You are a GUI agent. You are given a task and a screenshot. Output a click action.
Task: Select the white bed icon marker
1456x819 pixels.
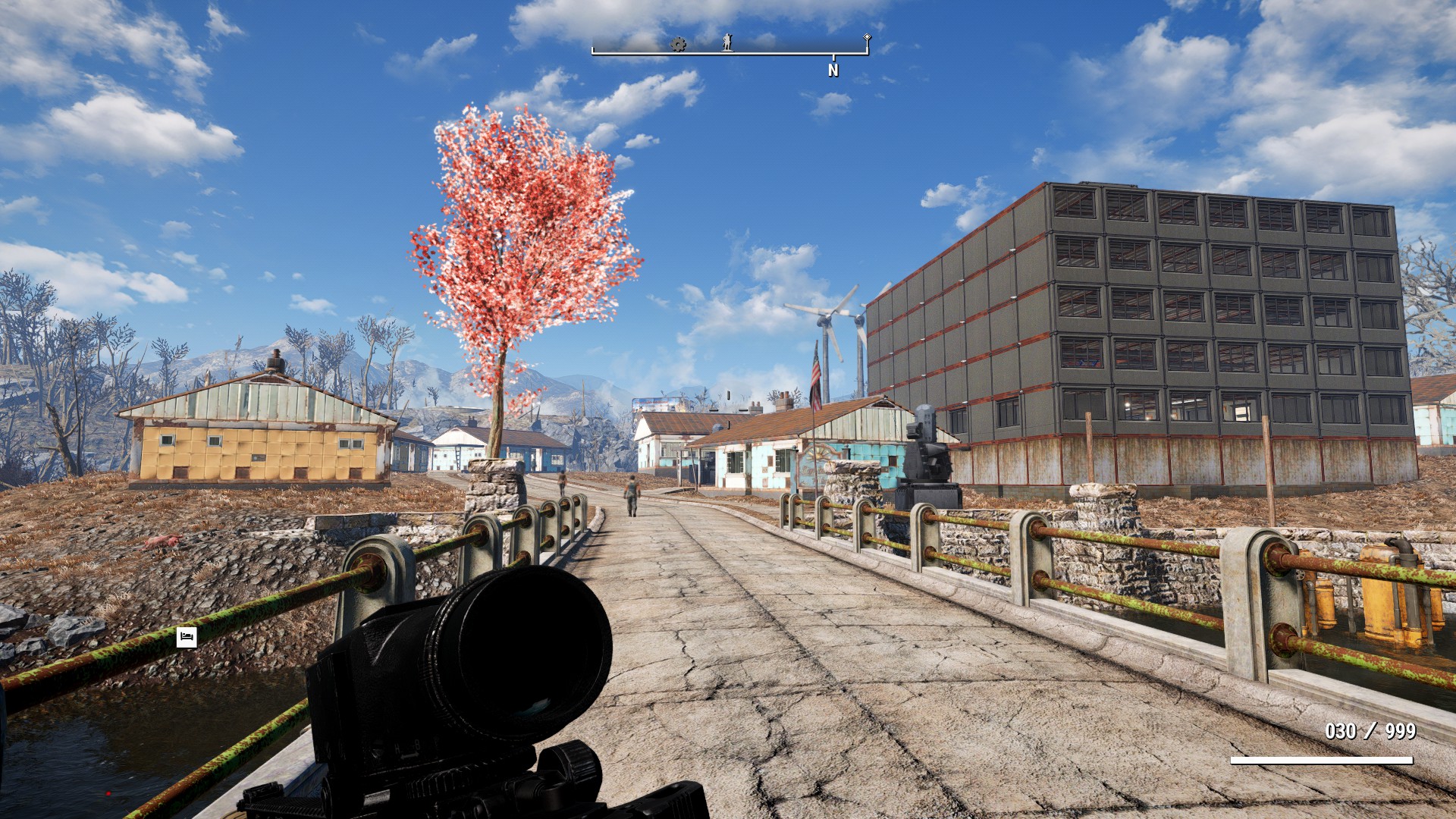coord(187,637)
